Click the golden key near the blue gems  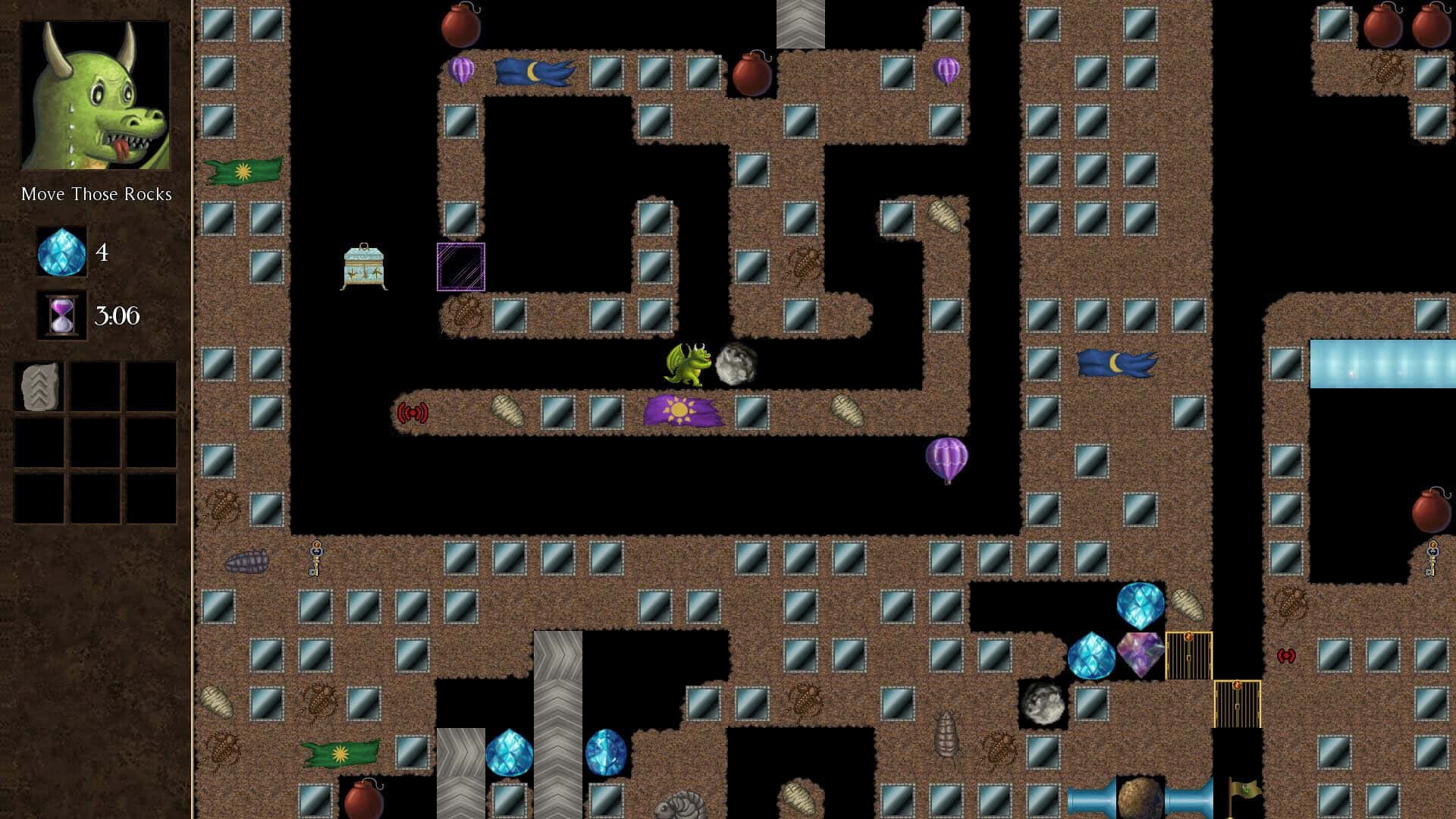click(x=1432, y=559)
